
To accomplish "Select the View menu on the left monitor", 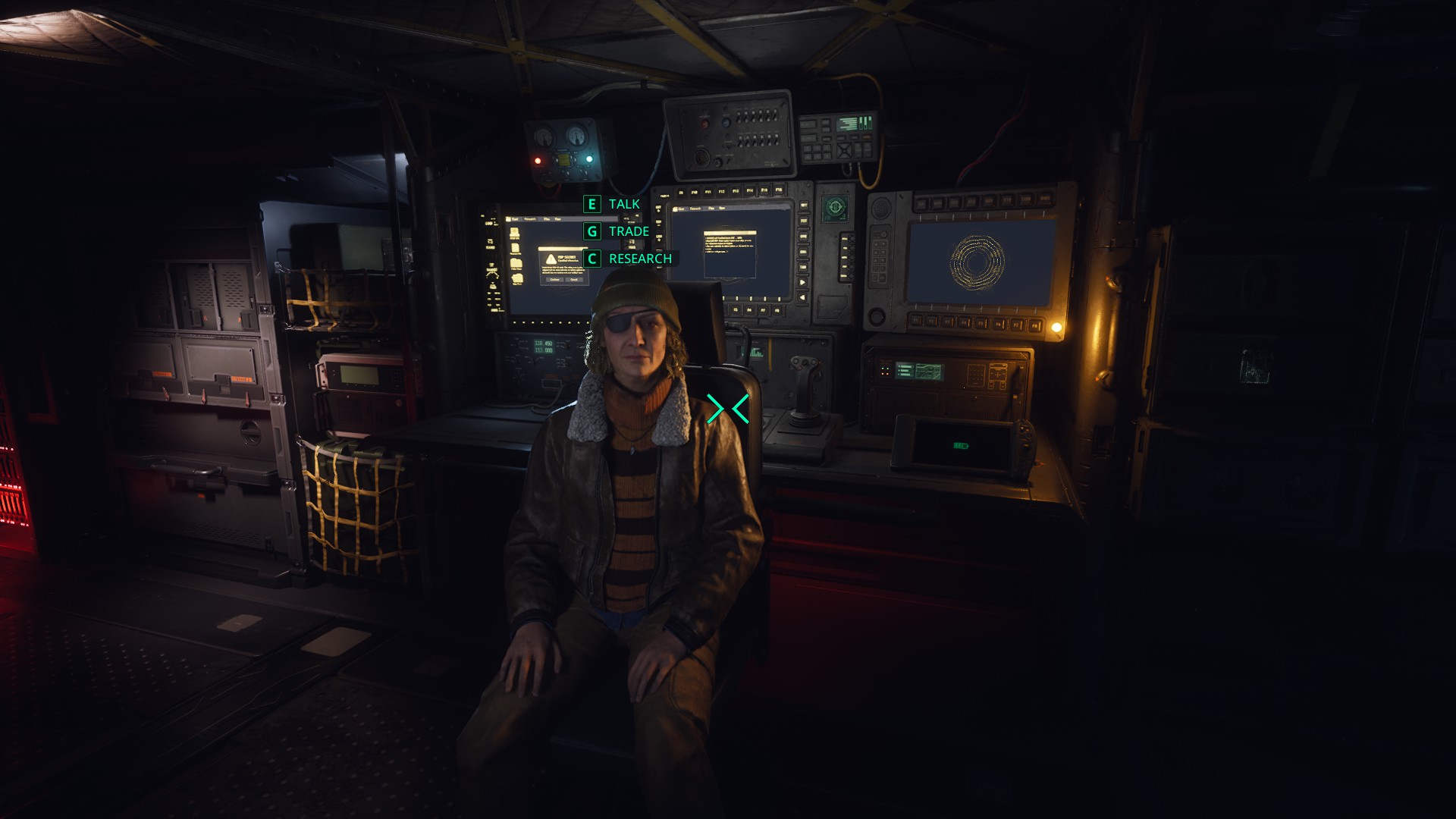I will [559, 218].
